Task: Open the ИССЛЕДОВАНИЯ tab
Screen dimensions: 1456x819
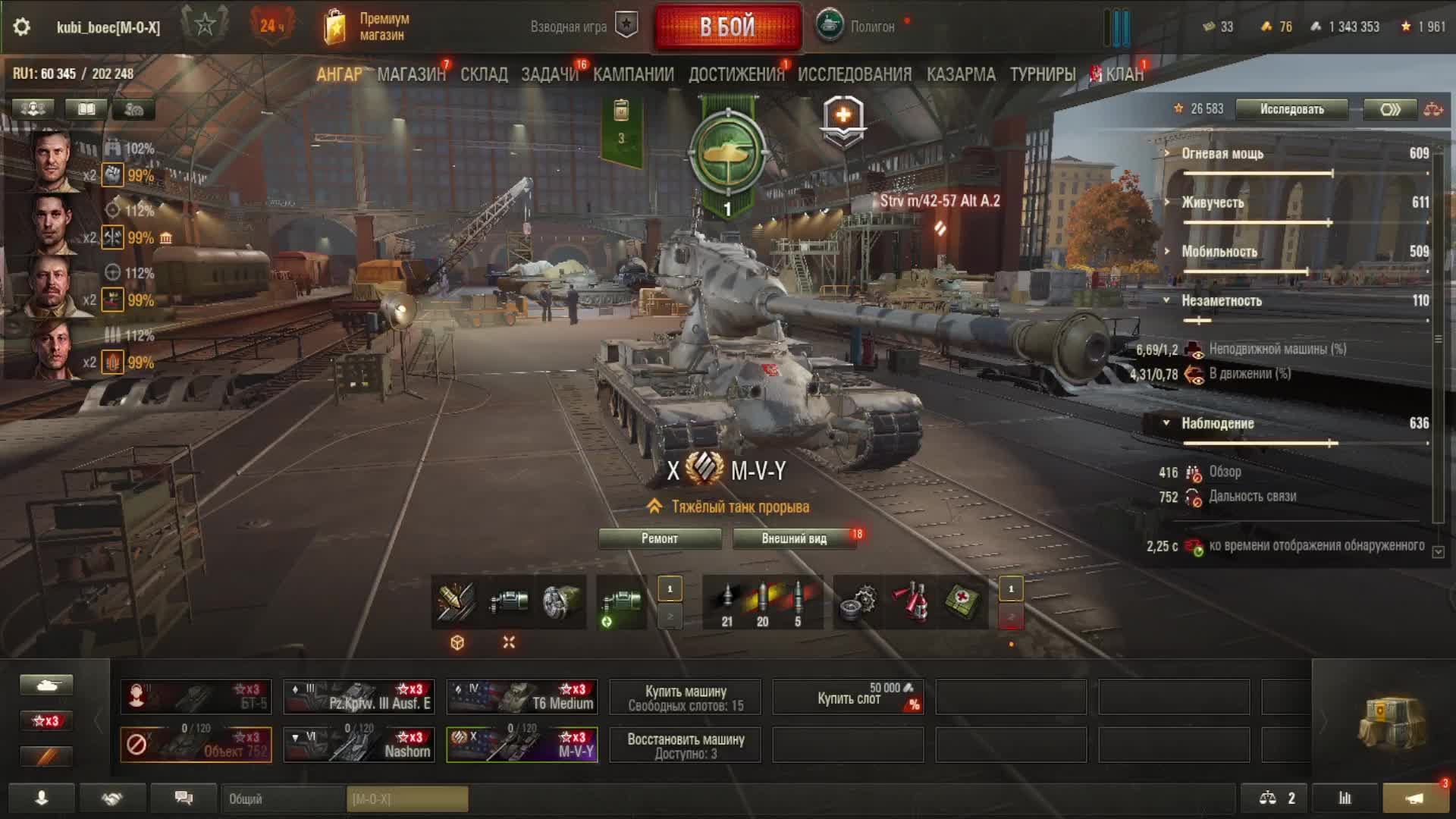Action: tap(855, 74)
